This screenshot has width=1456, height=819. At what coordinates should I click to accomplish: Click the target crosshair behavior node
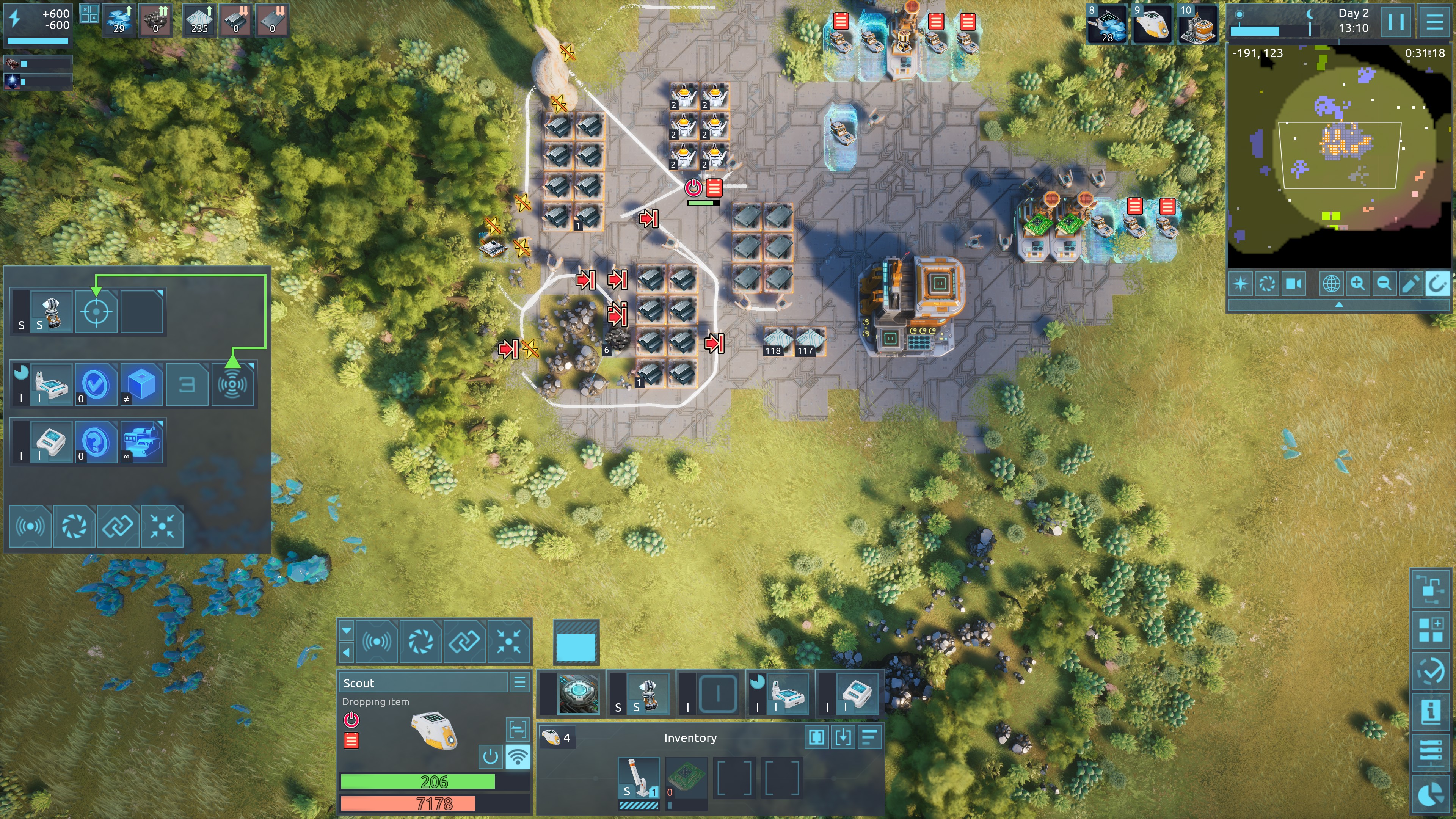pyautogui.click(x=96, y=311)
